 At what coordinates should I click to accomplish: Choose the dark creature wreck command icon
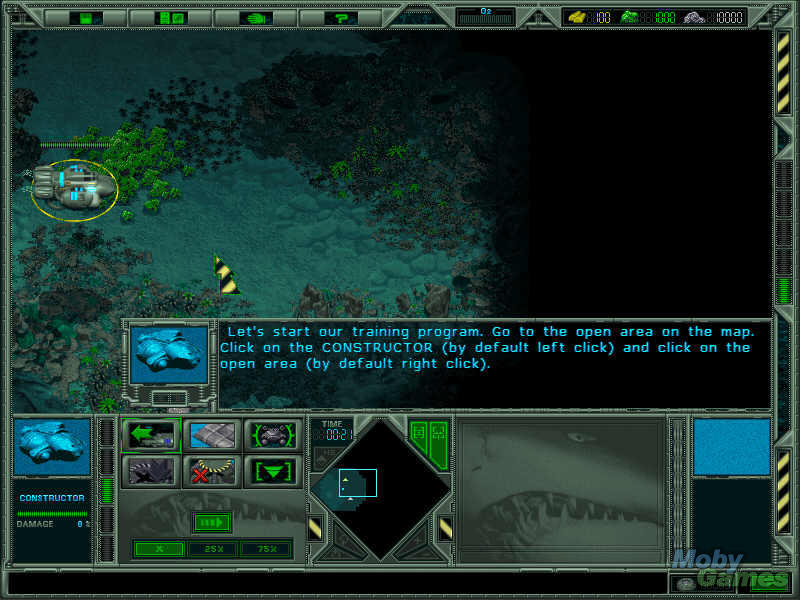[151, 470]
